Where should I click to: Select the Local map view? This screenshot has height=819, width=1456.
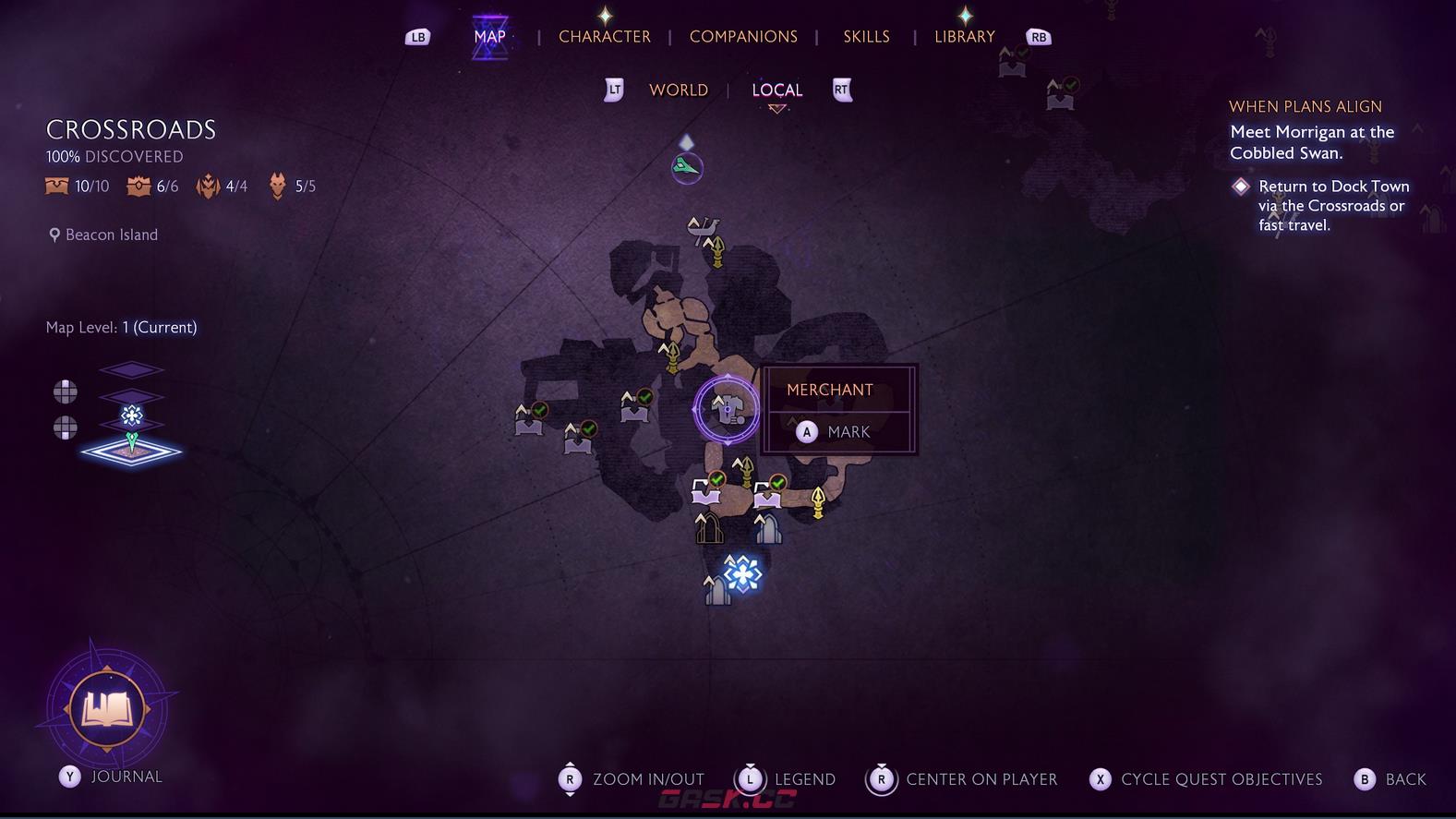click(776, 90)
